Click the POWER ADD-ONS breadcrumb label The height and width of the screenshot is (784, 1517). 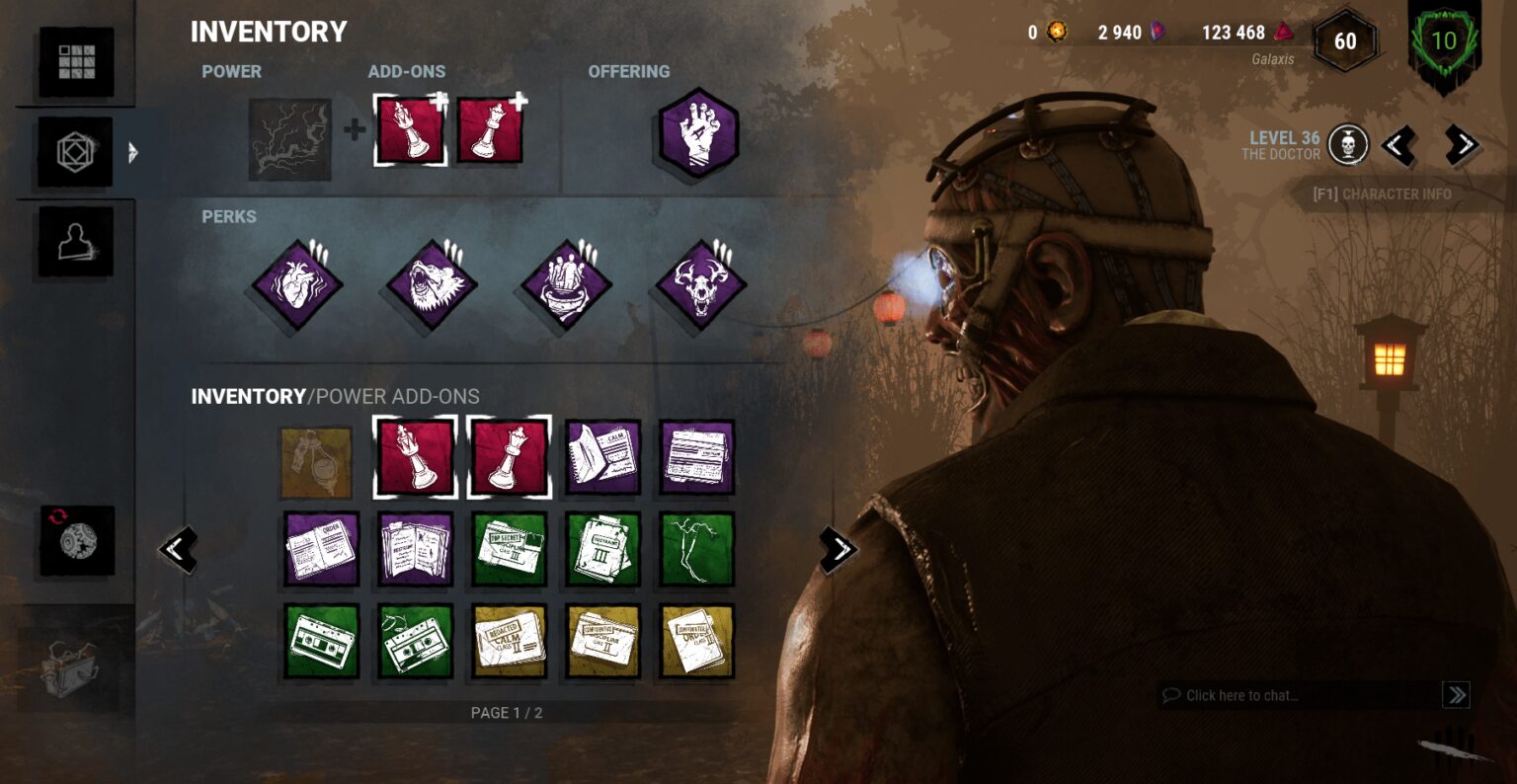point(395,396)
